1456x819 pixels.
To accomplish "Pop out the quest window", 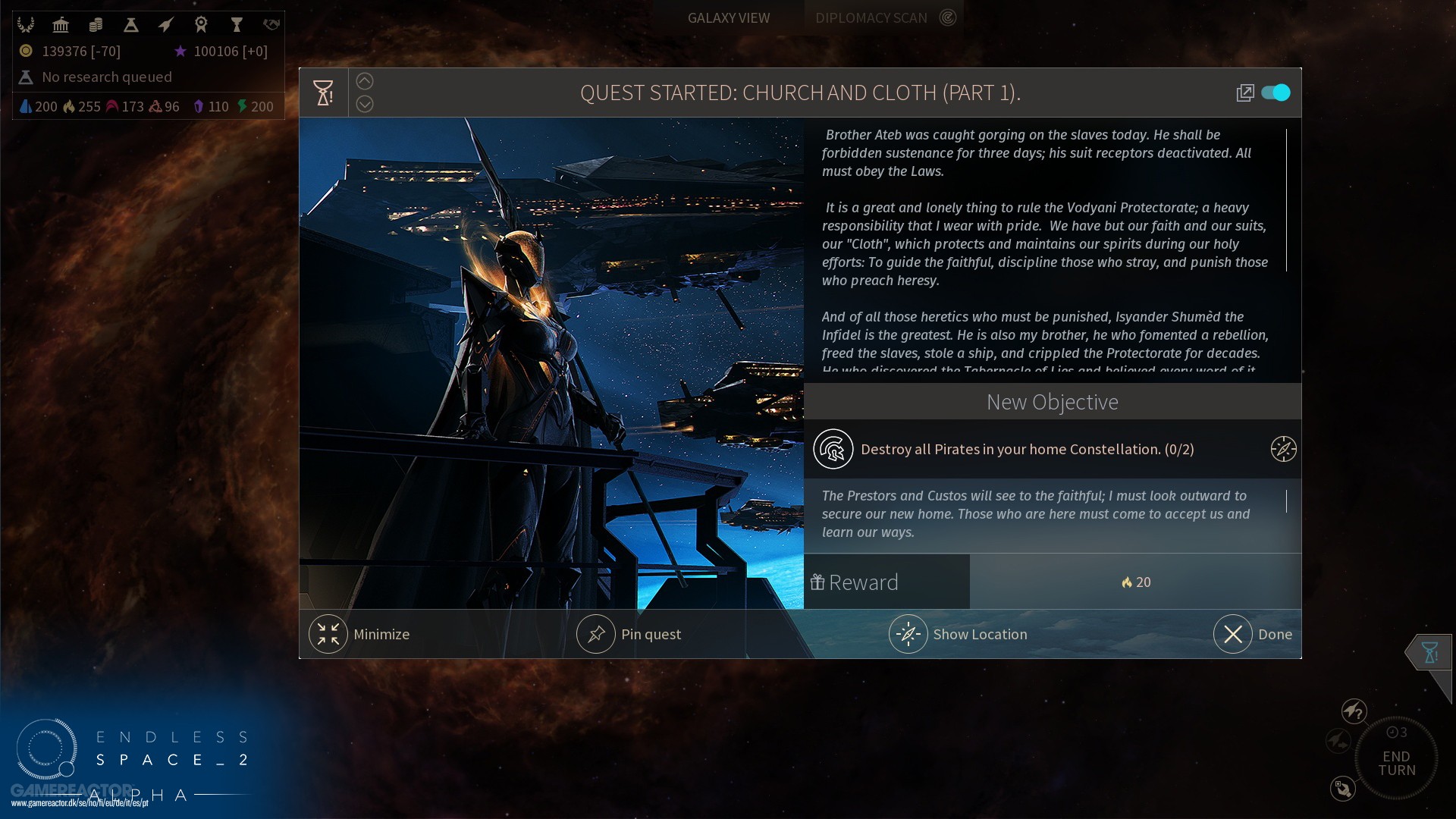I will pyautogui.click(x=1244, y=93).
